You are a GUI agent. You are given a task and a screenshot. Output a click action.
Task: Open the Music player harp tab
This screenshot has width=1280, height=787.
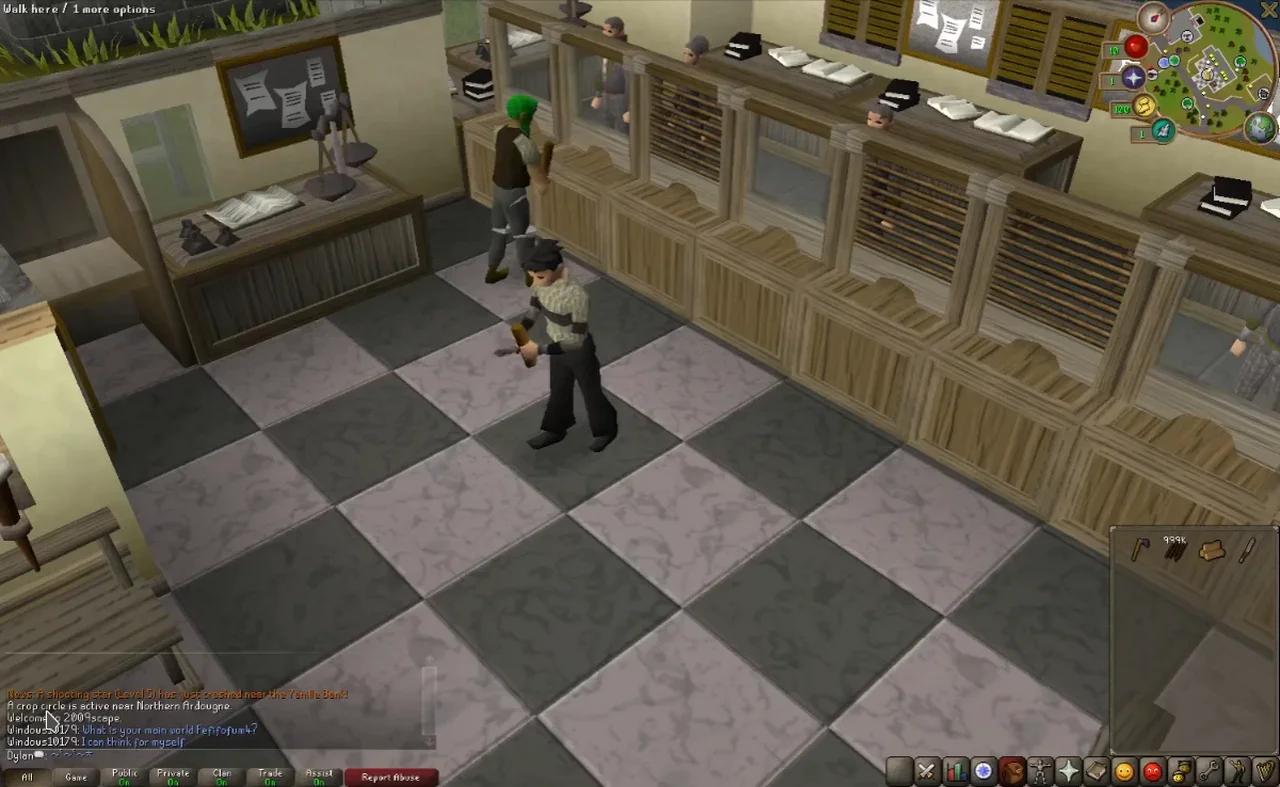pyautogui.click(x=1263, y=770)
